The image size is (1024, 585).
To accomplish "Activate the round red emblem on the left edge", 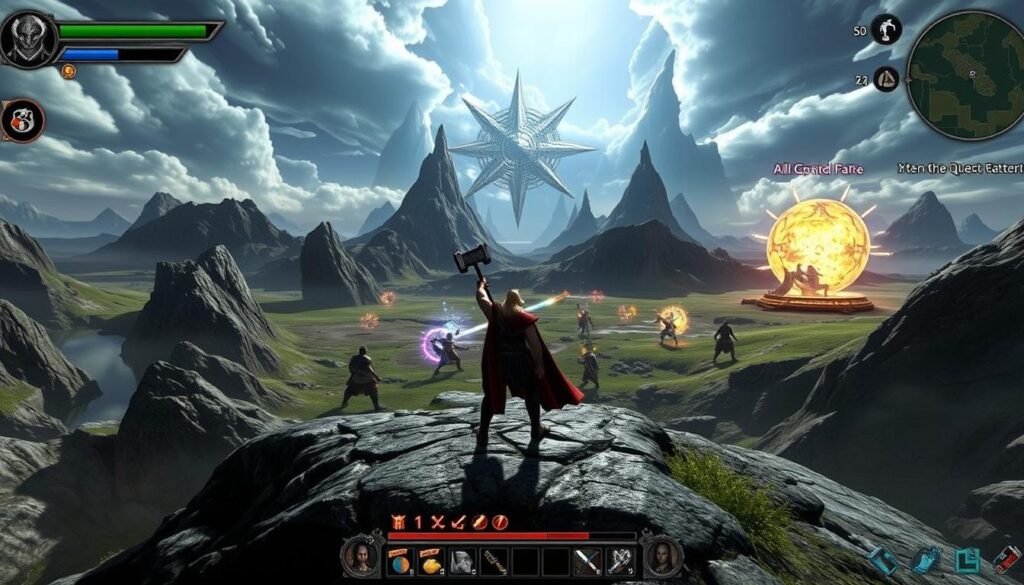I will click(23, 121).
